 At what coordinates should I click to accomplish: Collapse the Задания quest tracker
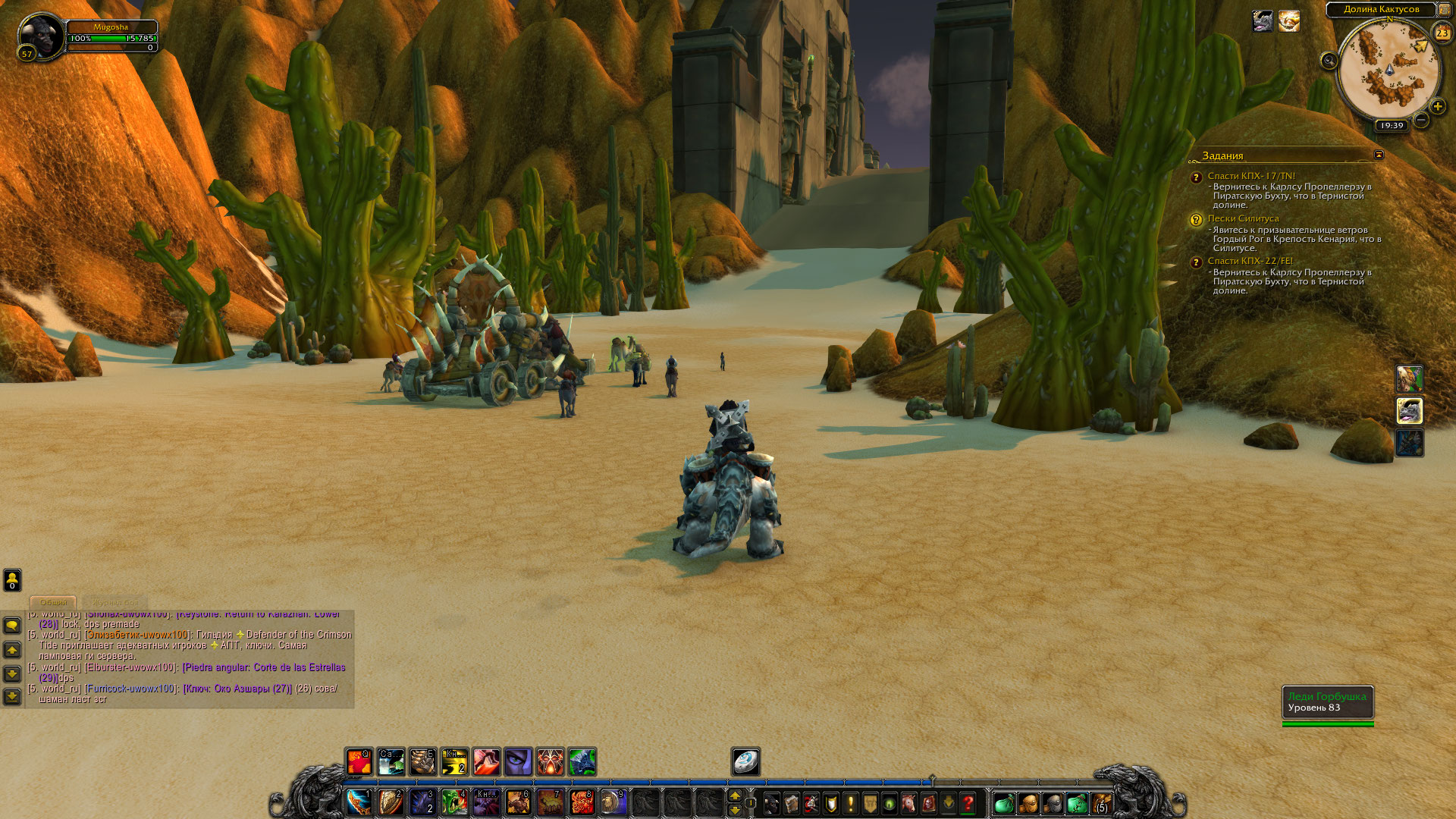(1379, 155)
